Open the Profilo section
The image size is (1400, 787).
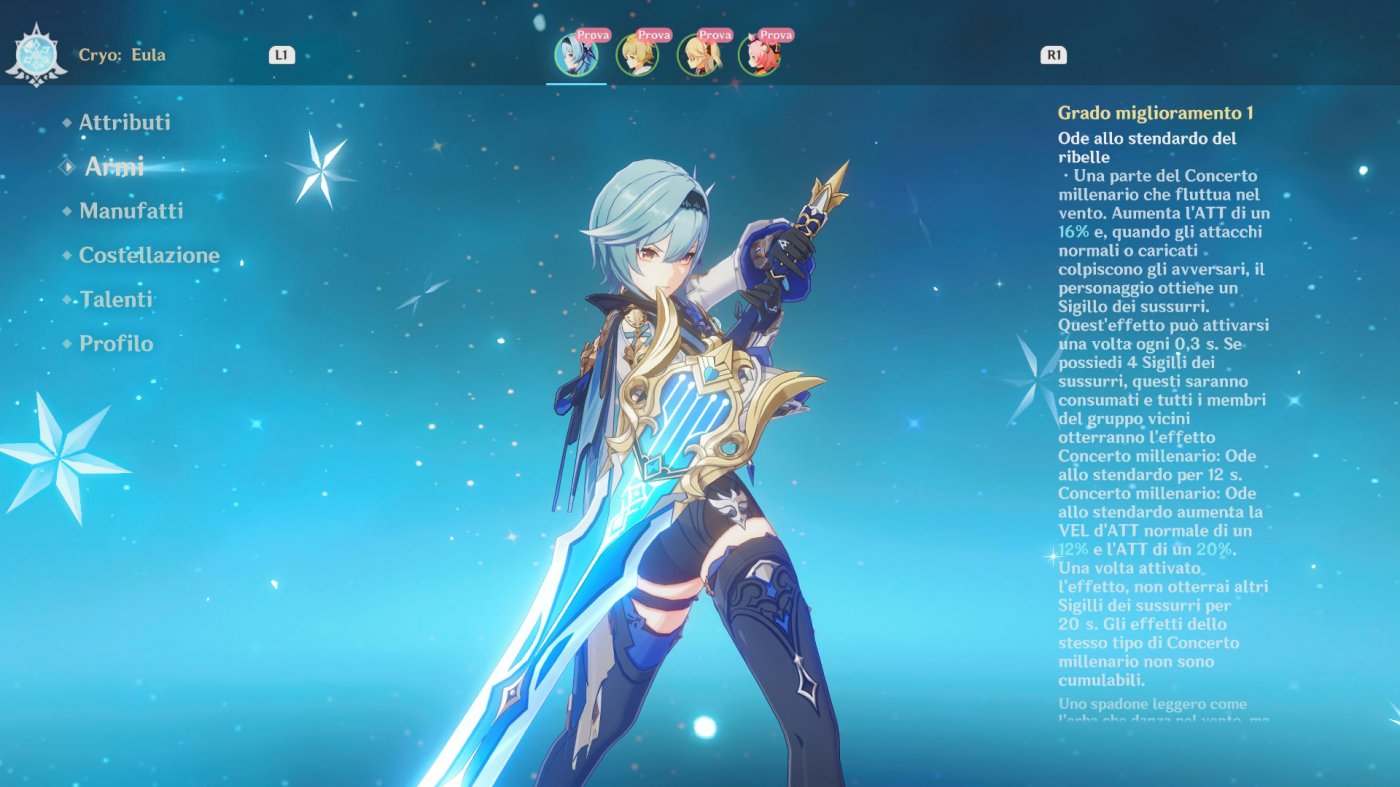tap(116, 344)
